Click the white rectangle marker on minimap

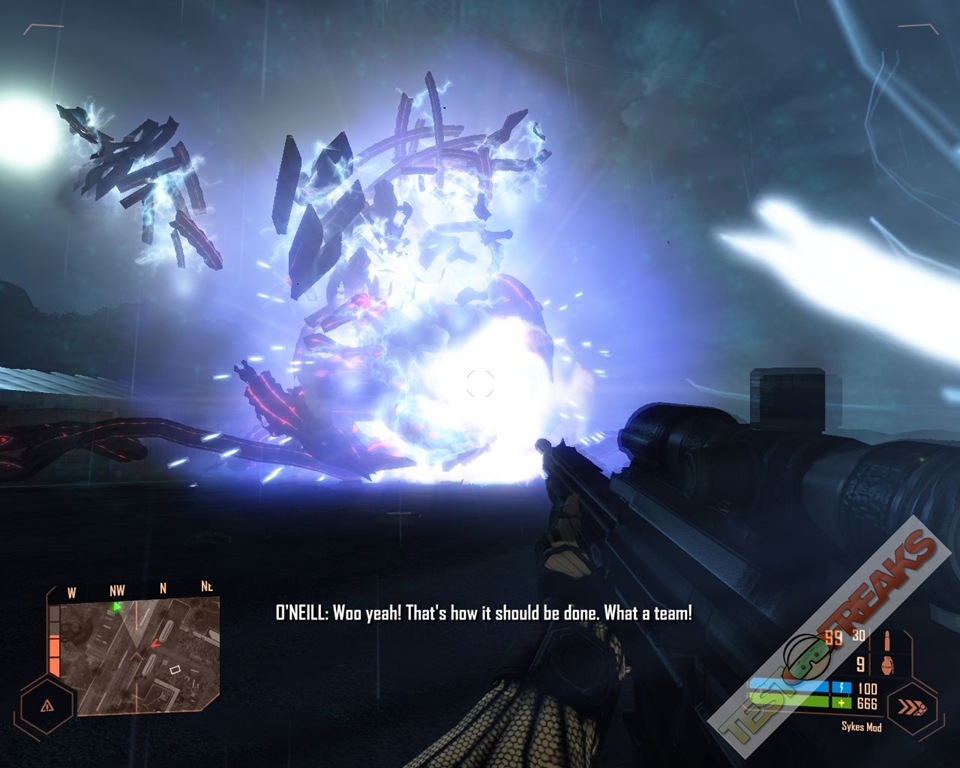tap(175, 668)
